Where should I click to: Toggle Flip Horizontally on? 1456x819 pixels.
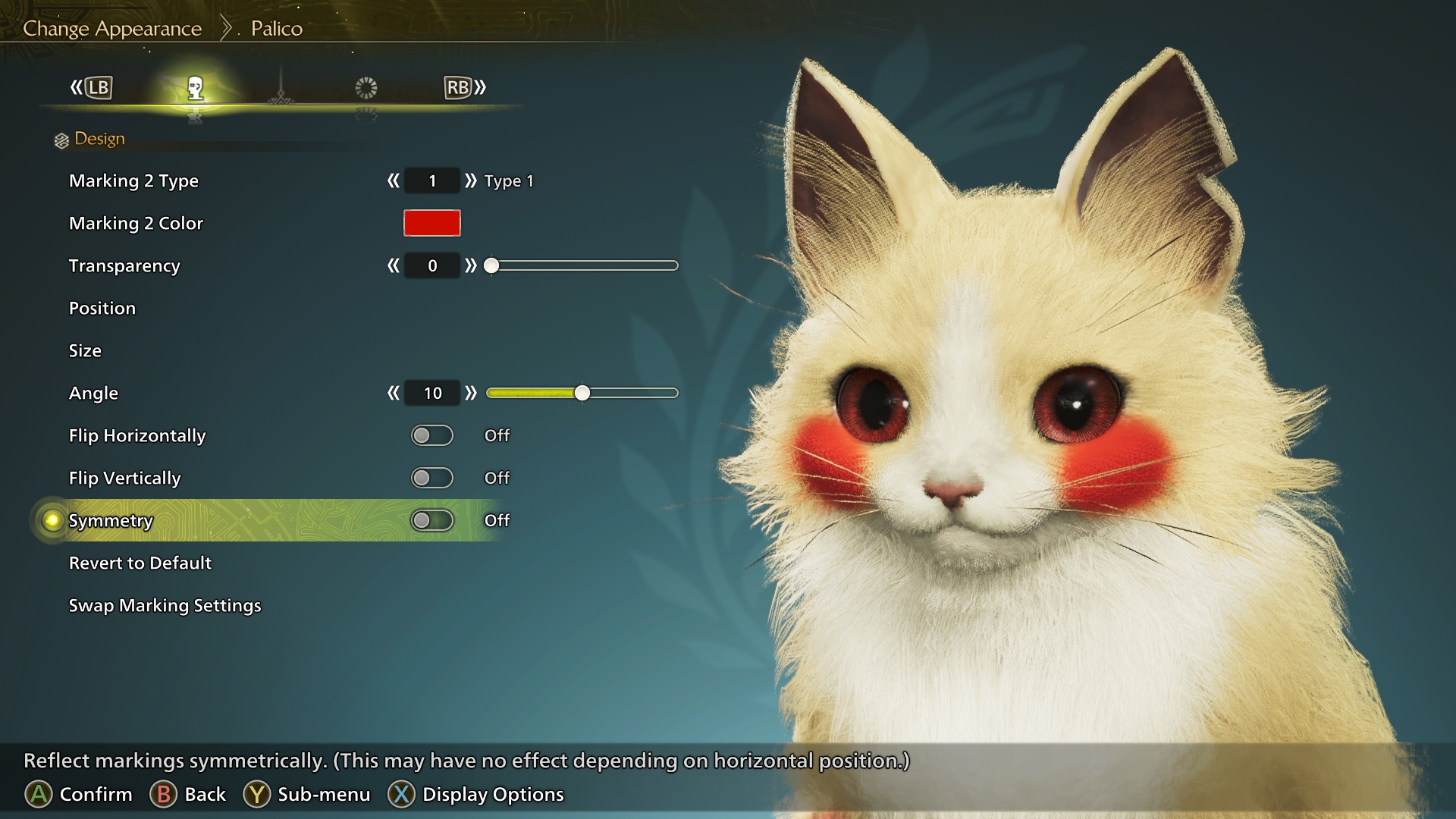[431, 435]
